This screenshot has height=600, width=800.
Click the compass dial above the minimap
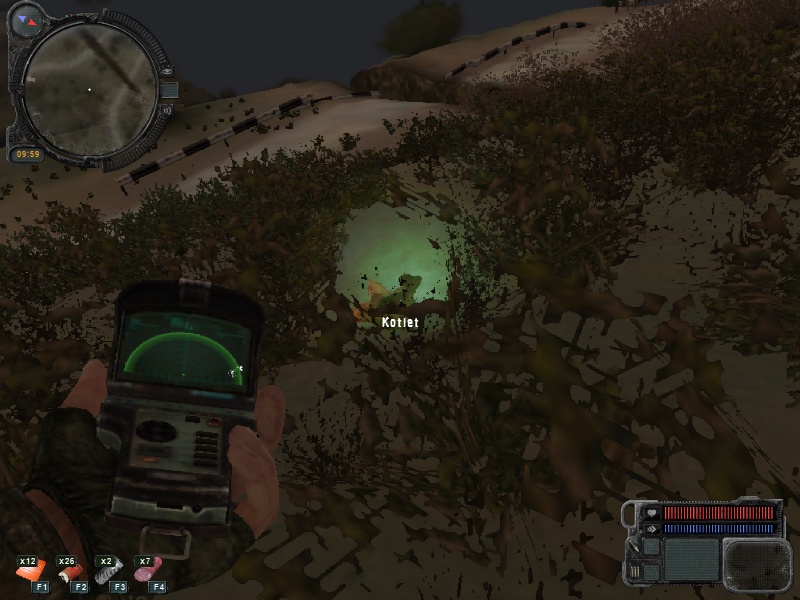tap(27, 18)
